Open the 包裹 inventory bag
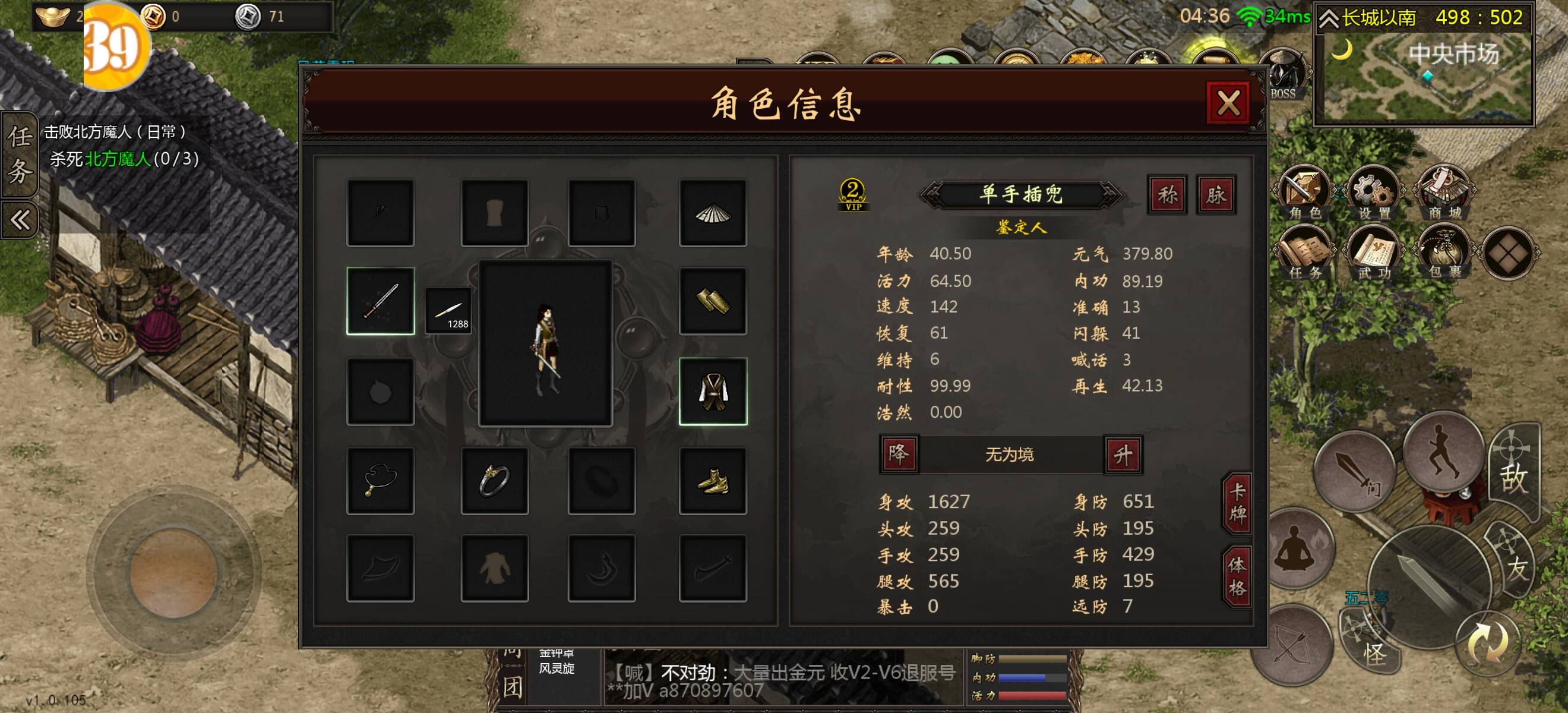The image size is (1568, 713). pos(1444,254)
